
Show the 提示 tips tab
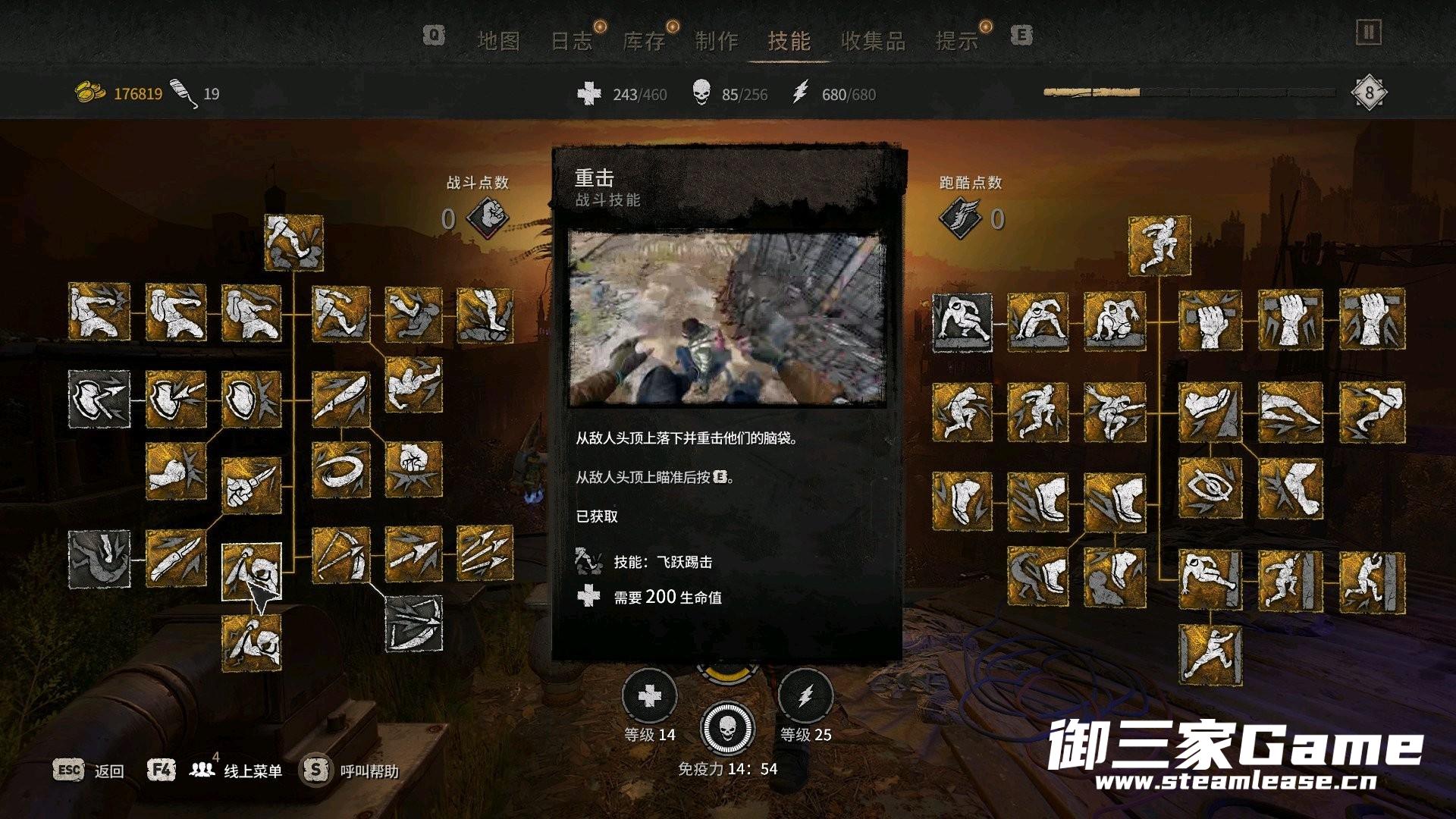pyautogui.click(x=957, y=41)
